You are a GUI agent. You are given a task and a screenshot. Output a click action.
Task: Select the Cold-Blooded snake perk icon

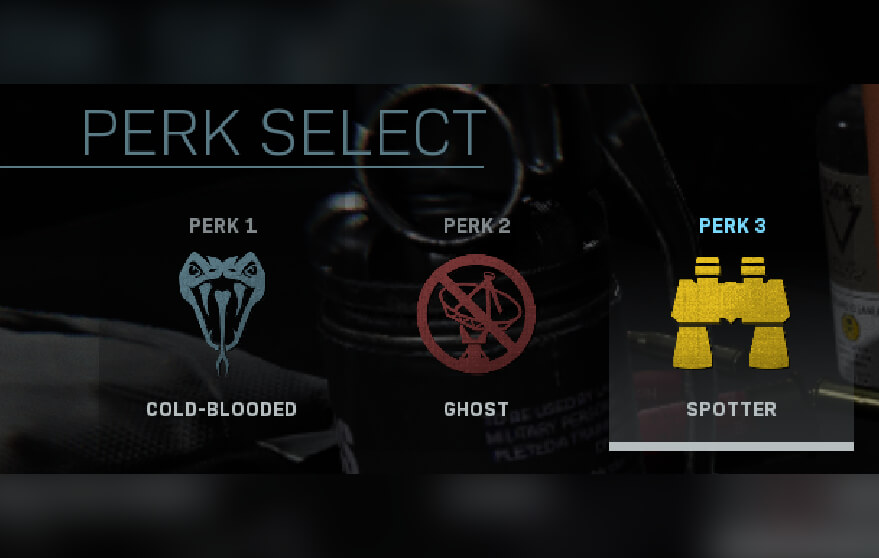(x=223, y=309)
